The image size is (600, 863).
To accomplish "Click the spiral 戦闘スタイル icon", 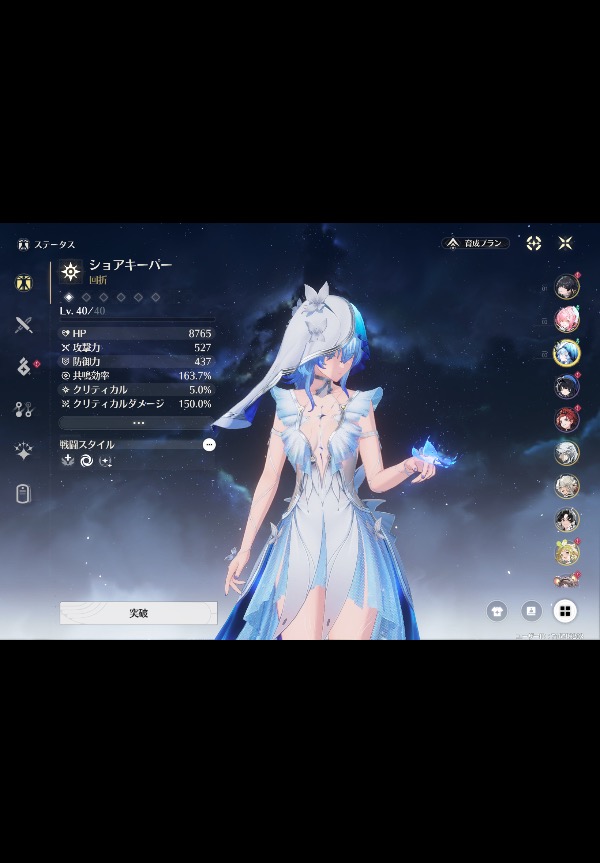I will [86, 461].
